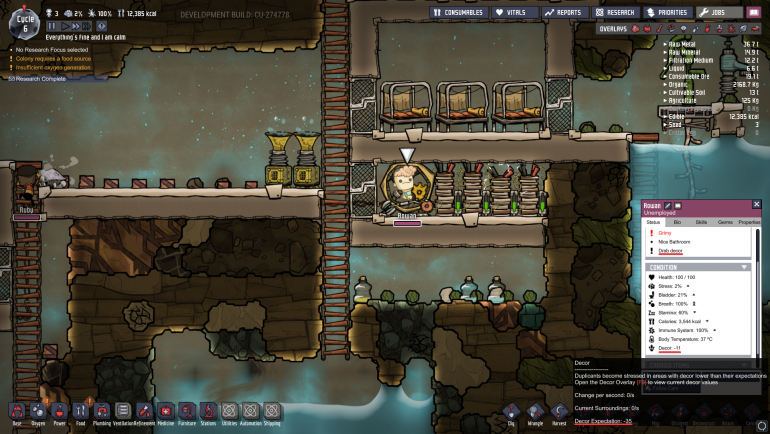The image size is (770, 434).
Task: Open the Jobs screen
Action: coord(720,12)
